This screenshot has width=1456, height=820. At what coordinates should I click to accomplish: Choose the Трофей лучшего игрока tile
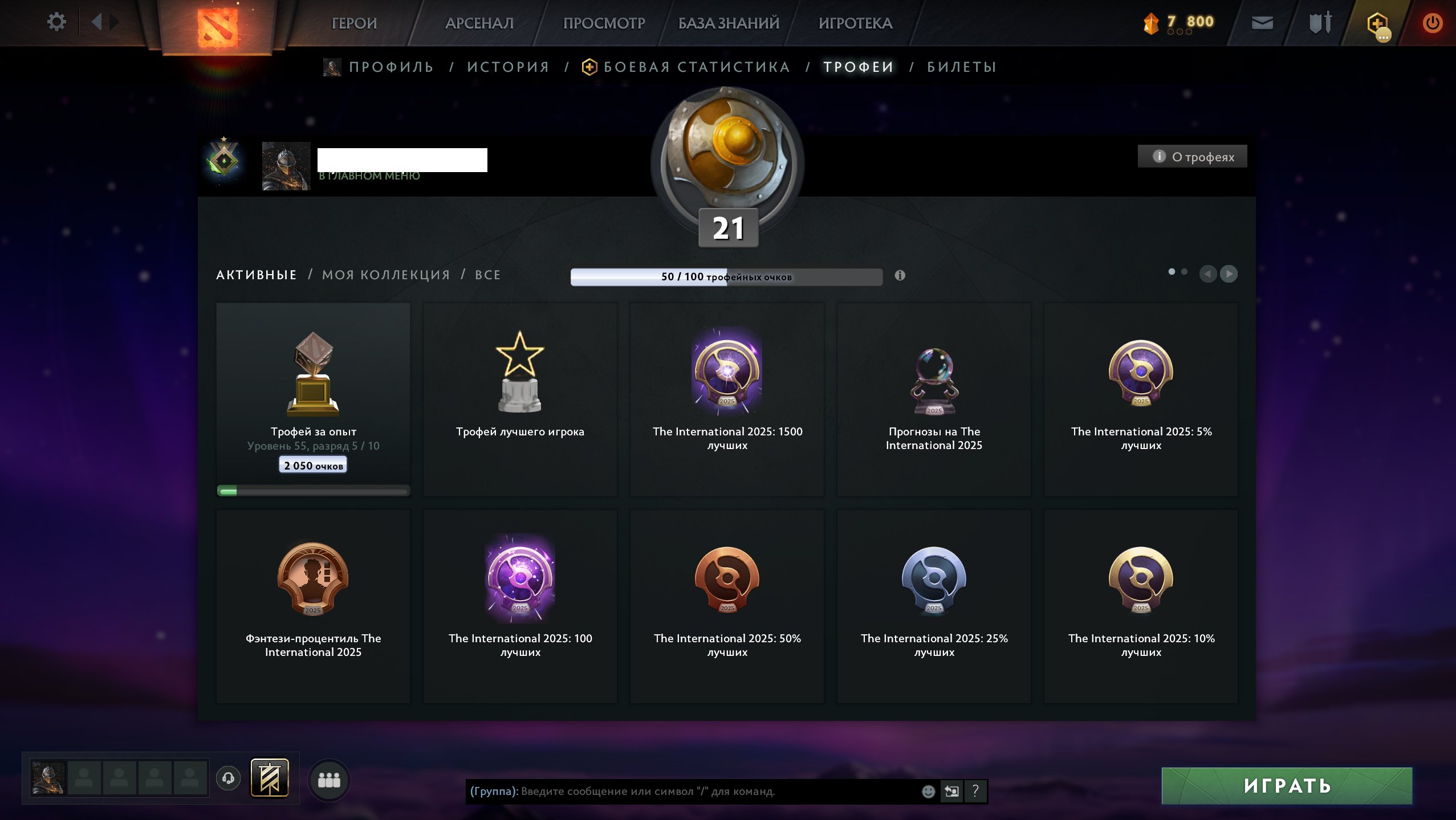pyautogui.click(x=520, y=399)
